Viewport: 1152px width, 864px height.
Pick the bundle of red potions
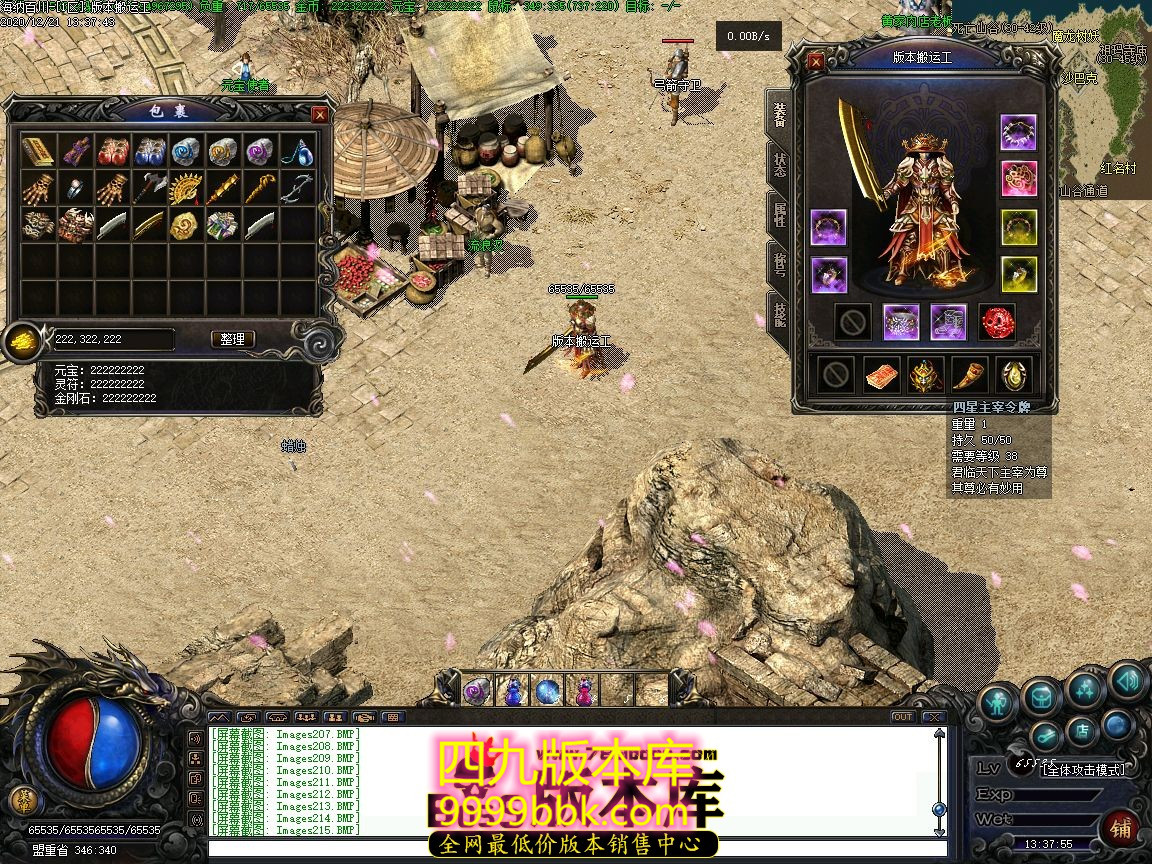[112, 152]
